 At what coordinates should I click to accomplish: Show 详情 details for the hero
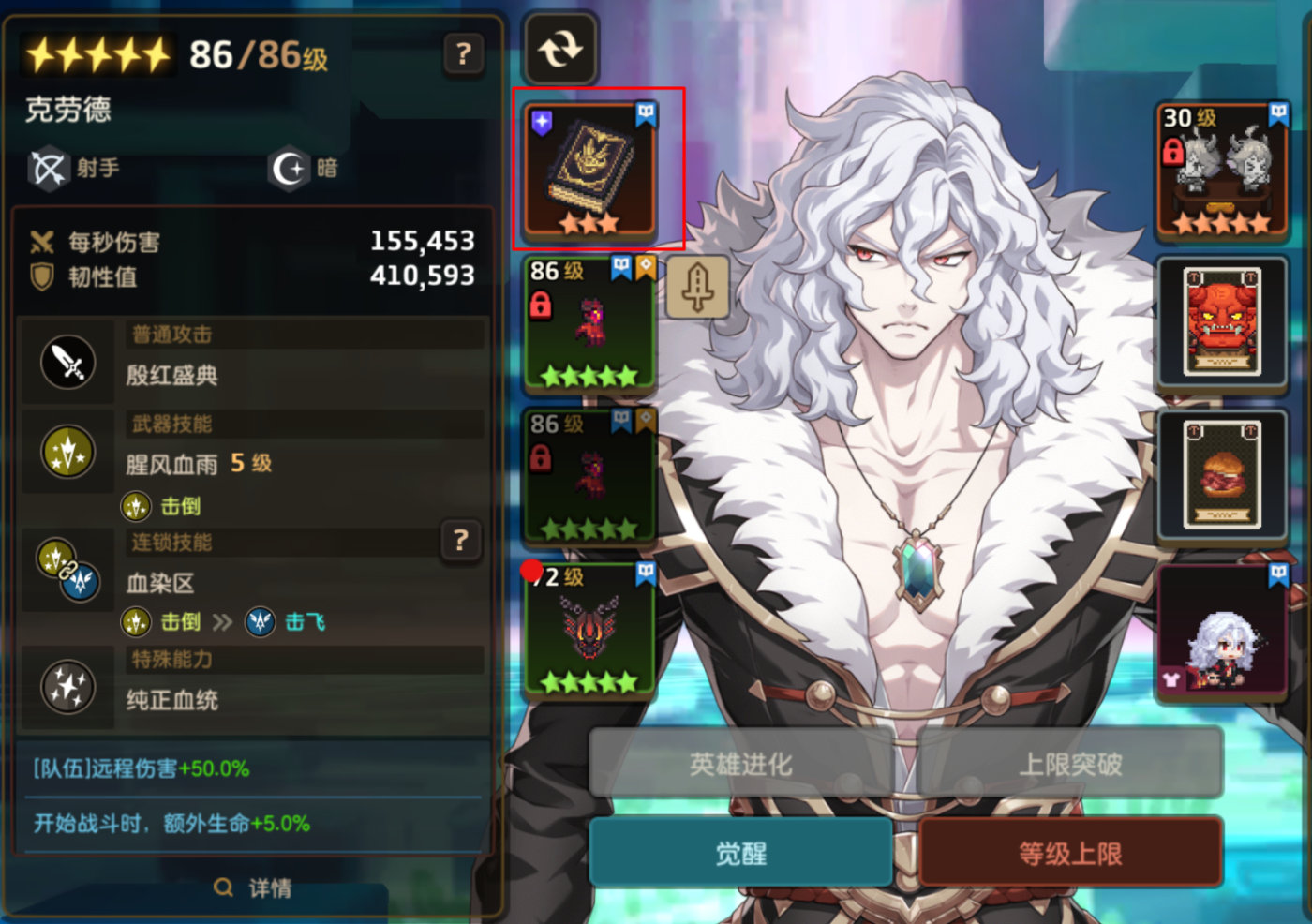click(253, 887)
